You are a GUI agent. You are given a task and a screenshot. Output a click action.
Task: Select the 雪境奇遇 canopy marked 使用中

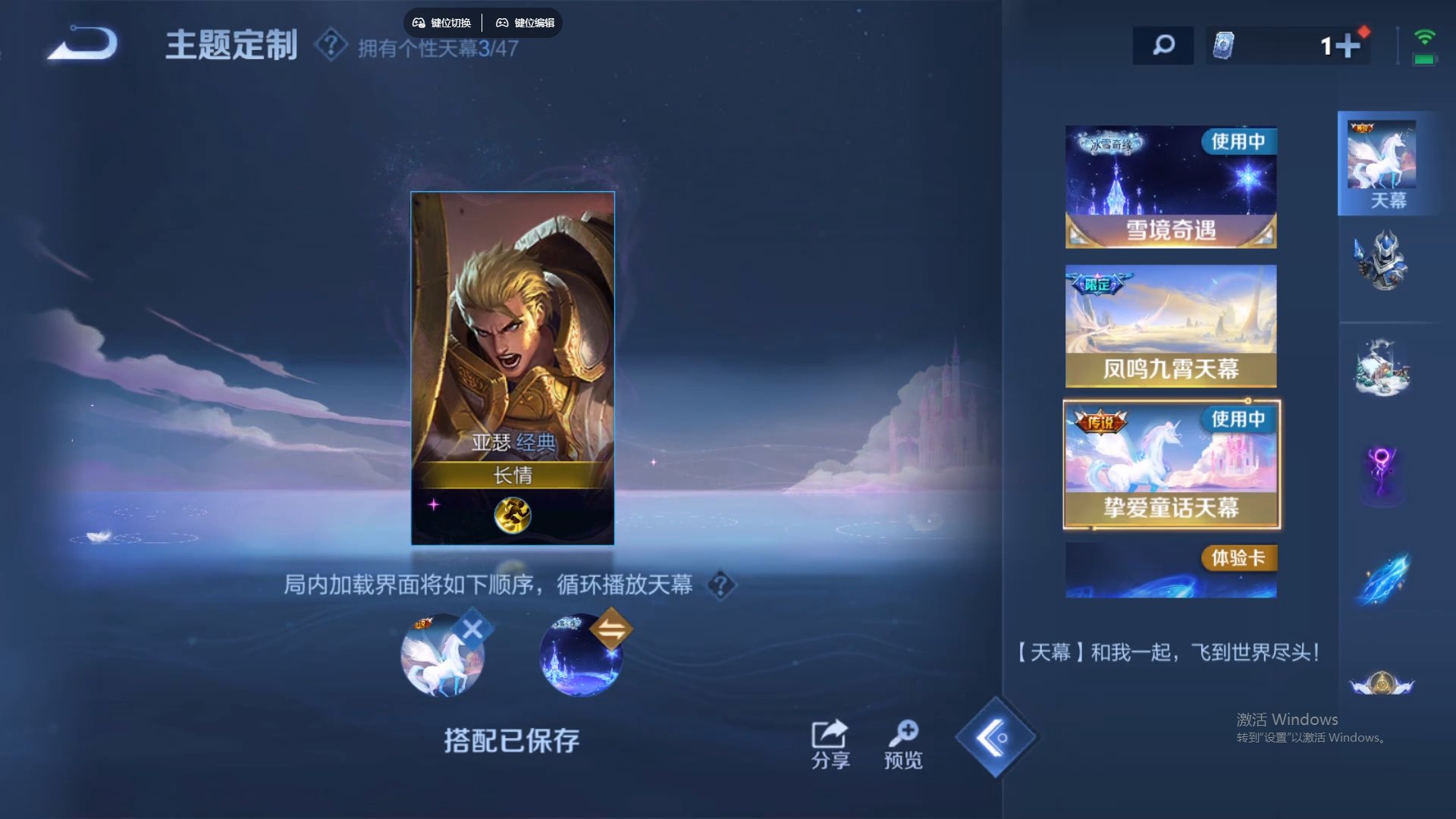[1170, 186]
